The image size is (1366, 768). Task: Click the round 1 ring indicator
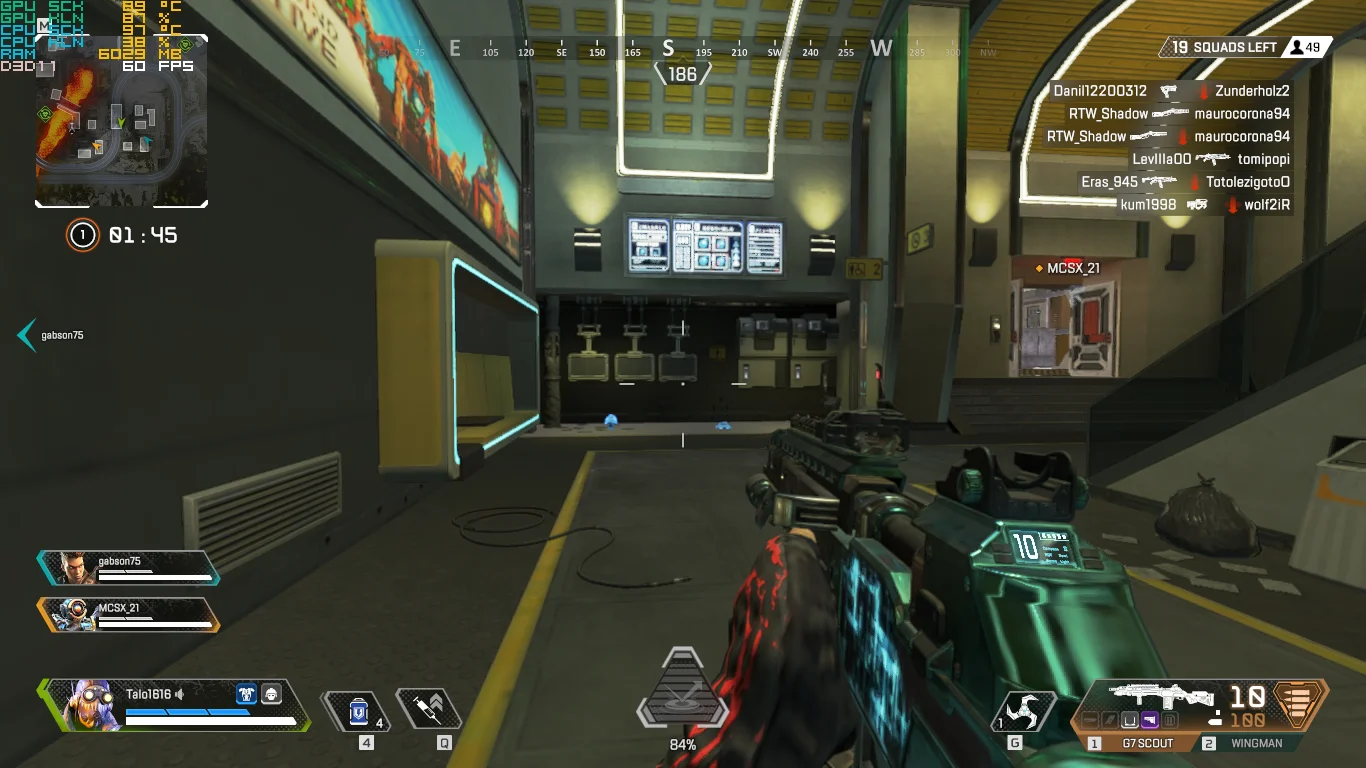[x=82, y=235]
